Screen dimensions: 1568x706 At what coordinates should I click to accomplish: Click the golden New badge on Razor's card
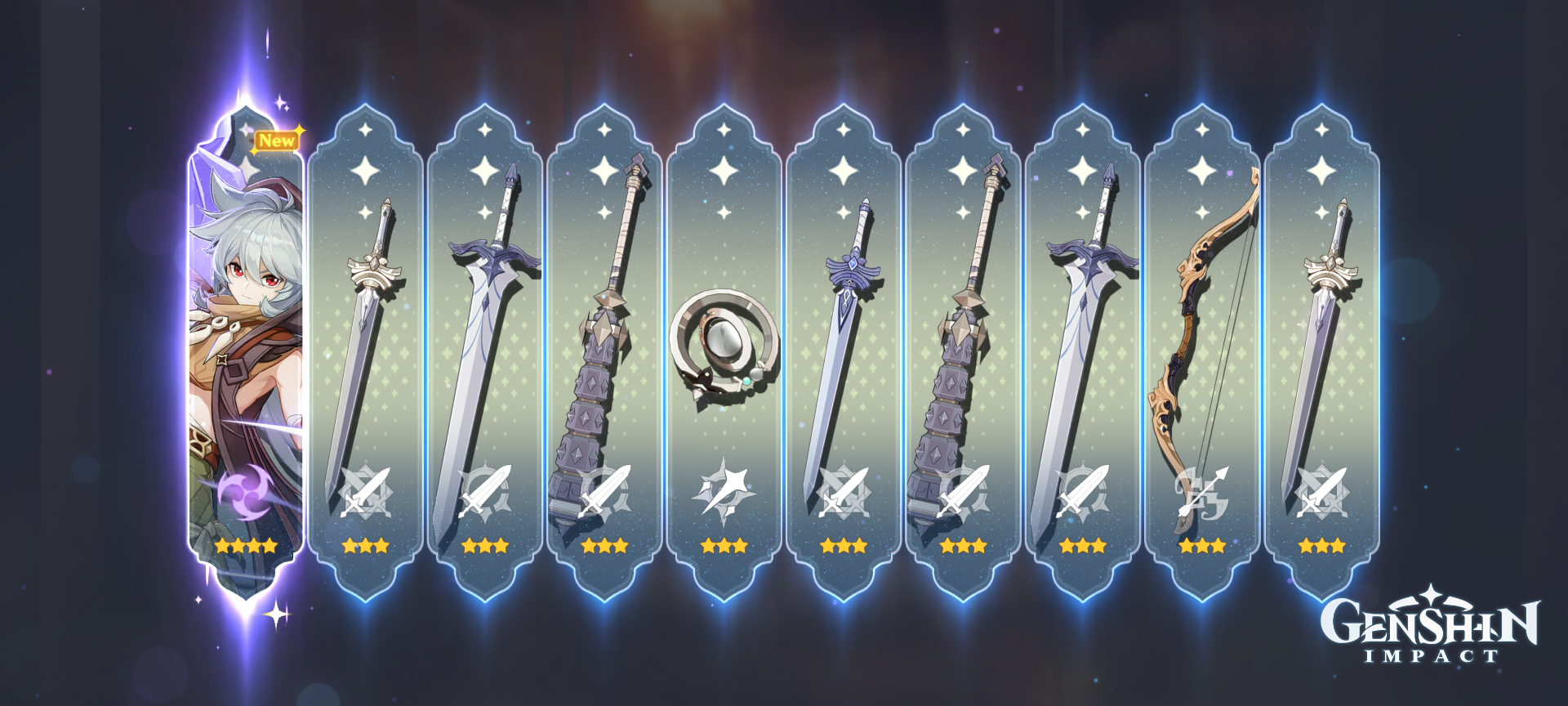(277, 140)
